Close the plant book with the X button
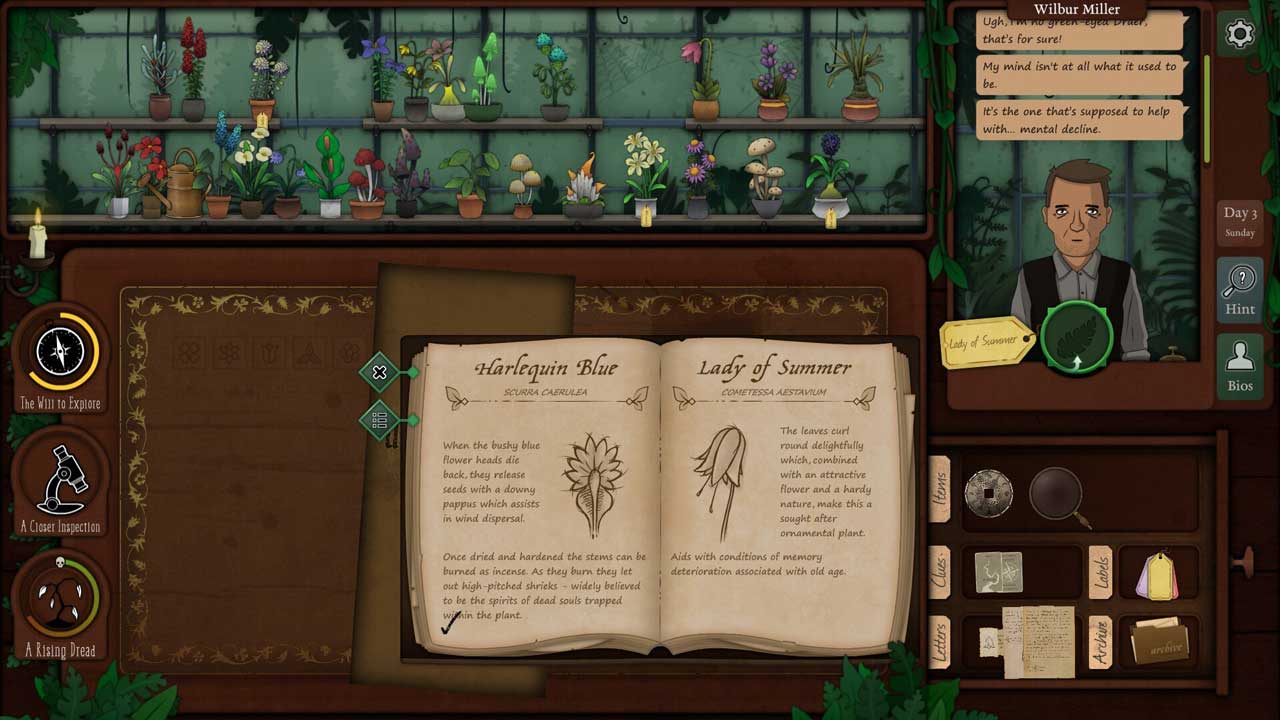This screenshot has width=1280, height=720. tap(380, 373)
